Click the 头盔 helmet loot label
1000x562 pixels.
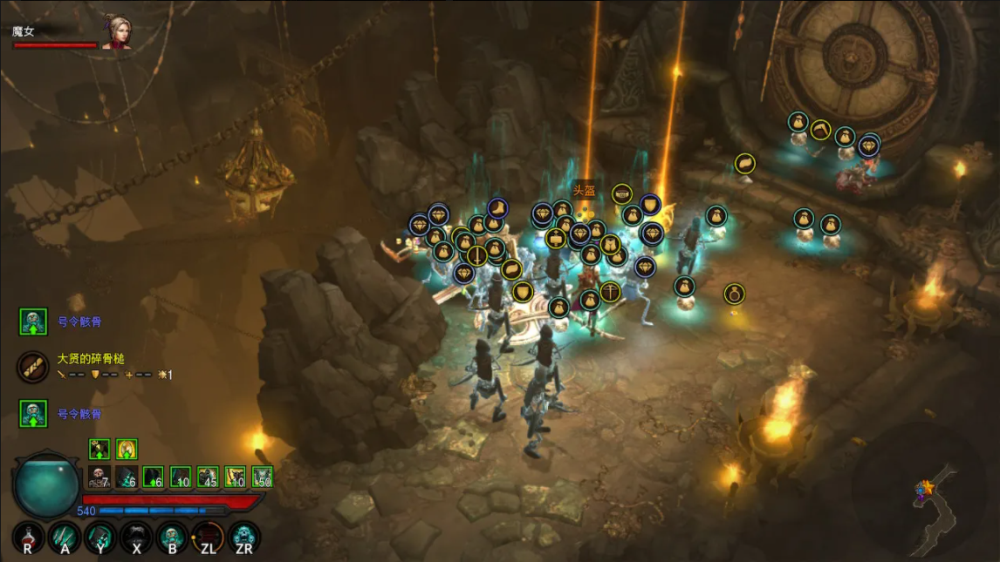(x=584, y=190)
